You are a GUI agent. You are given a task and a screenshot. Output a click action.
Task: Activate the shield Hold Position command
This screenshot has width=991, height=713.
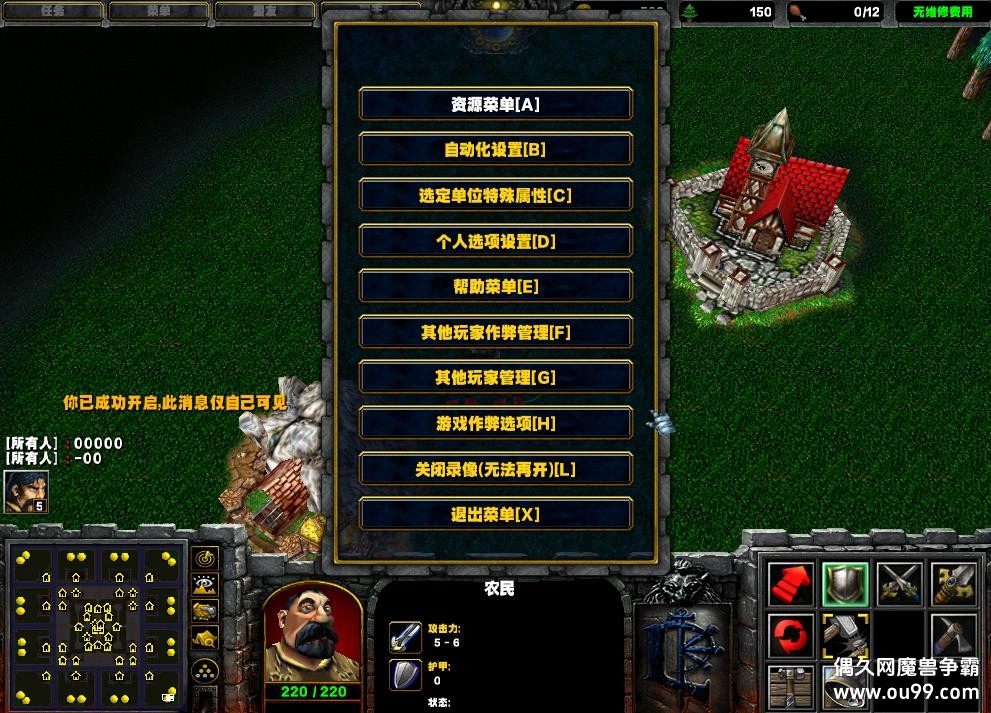tap(844, 584)
